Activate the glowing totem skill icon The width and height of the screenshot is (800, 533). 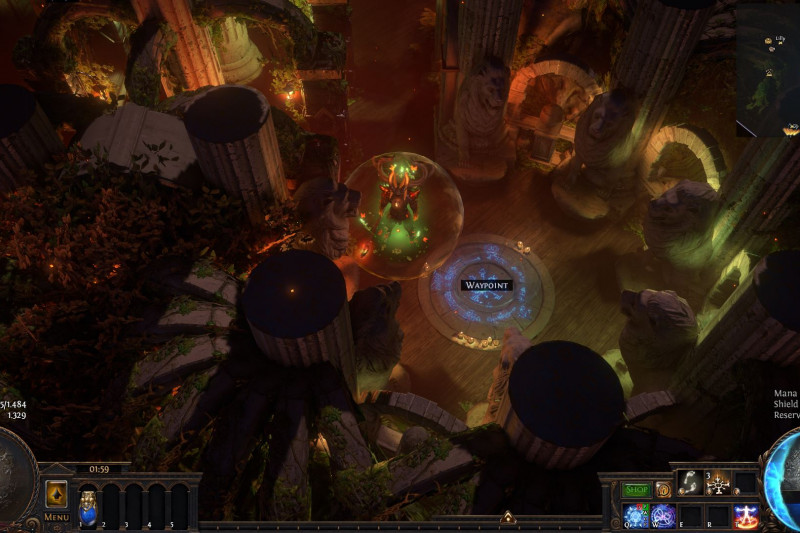[x=717, y=482]
